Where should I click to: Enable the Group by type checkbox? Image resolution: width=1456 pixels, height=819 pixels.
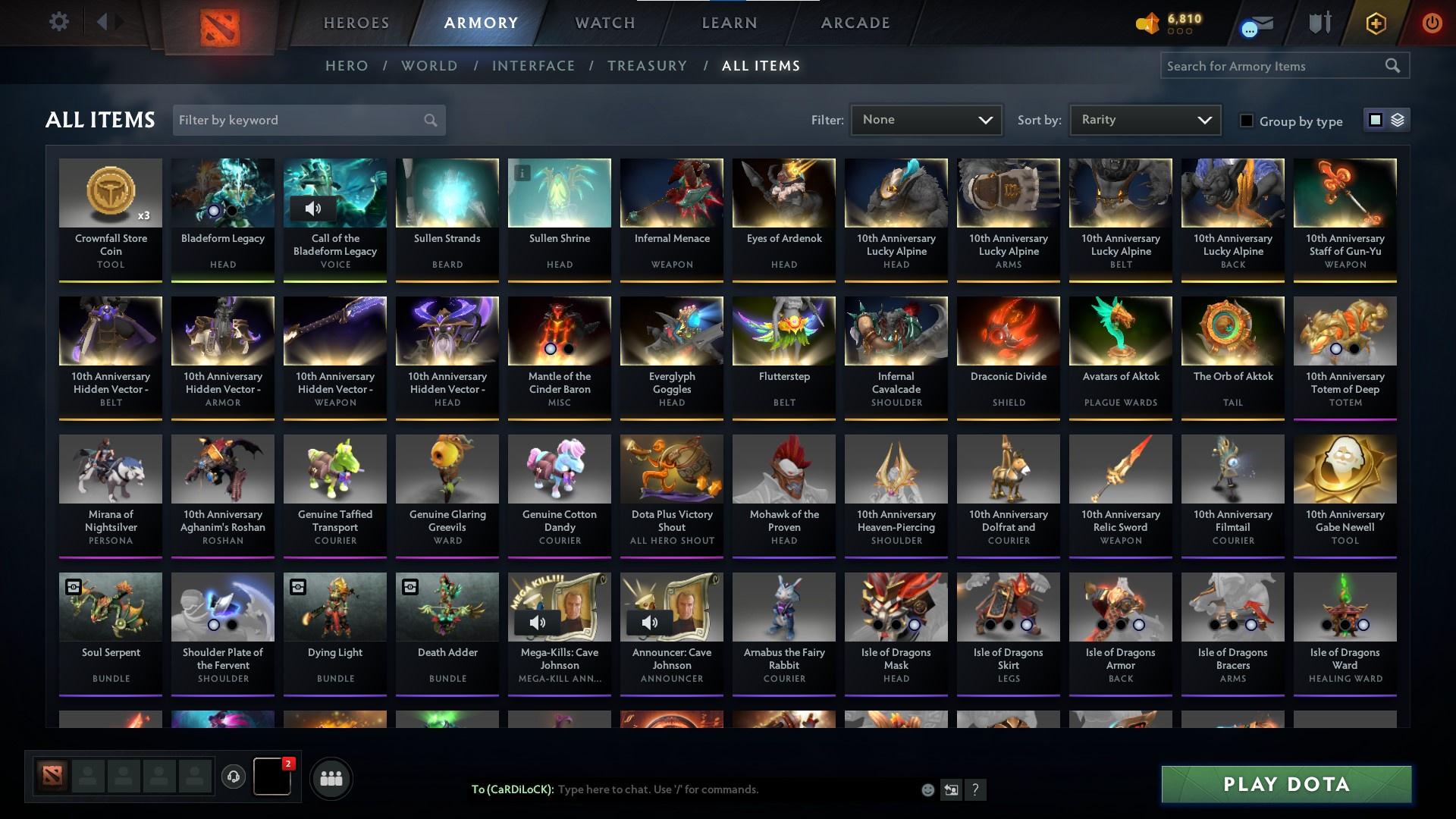[1247, 121]
